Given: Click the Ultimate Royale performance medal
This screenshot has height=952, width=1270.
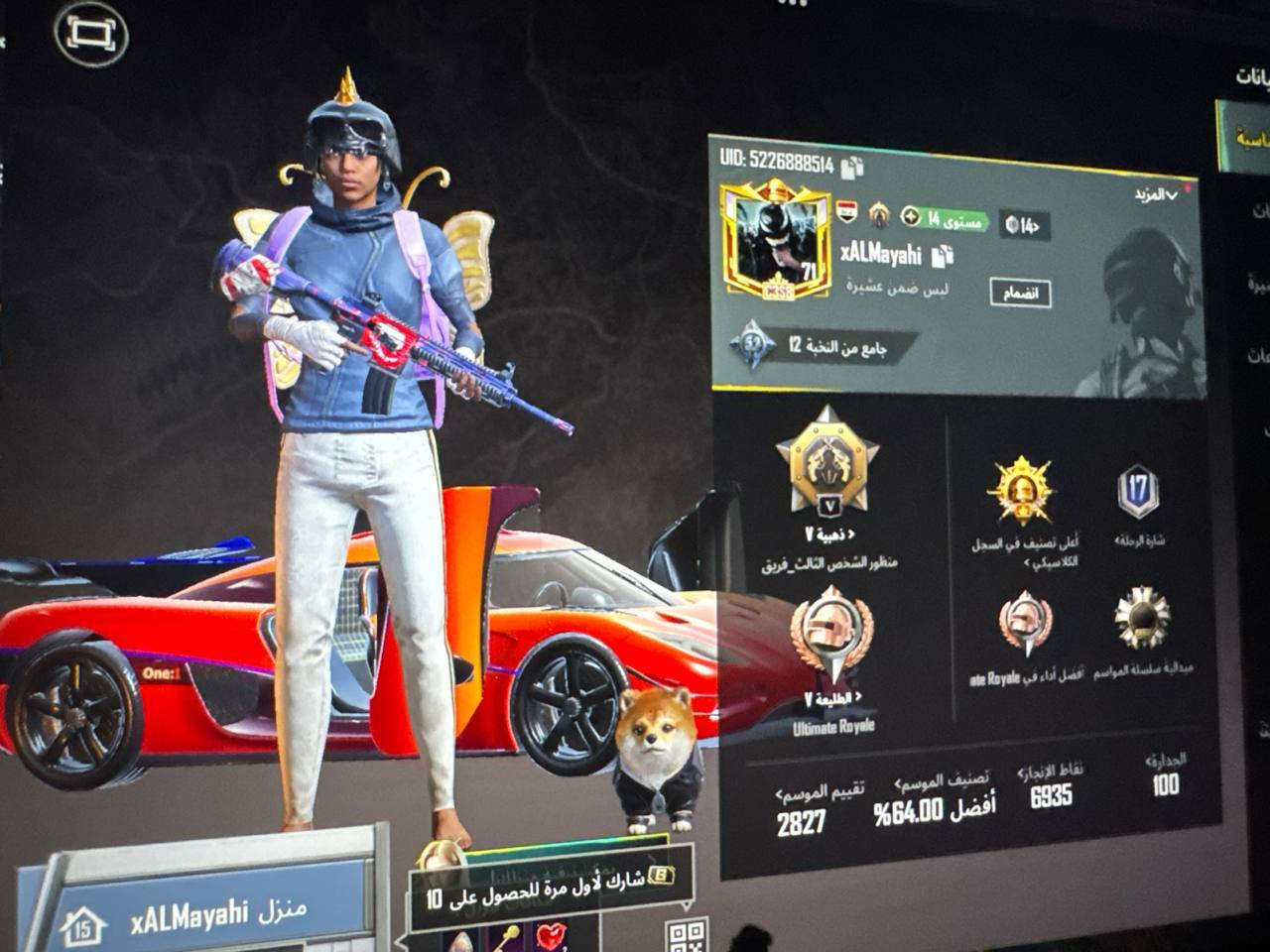Looking at the screenshot, I should [x=1025, y=620].
